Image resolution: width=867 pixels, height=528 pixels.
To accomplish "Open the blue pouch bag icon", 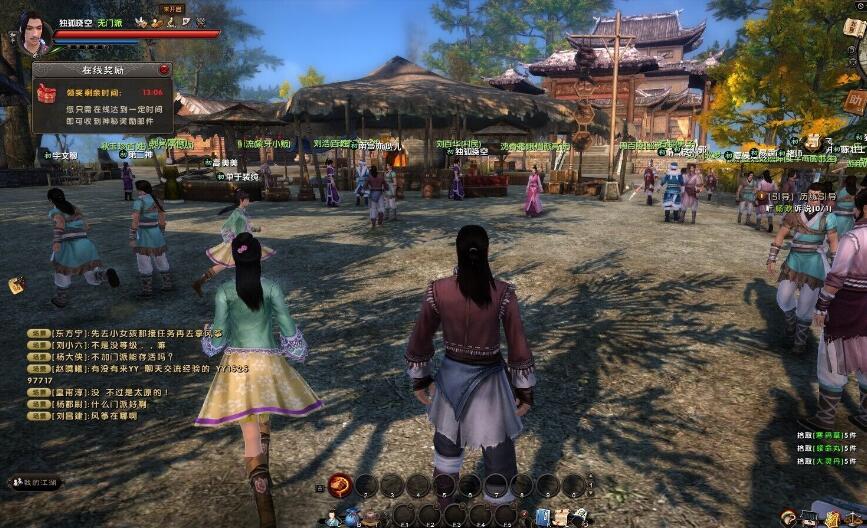I will (352, 517).
